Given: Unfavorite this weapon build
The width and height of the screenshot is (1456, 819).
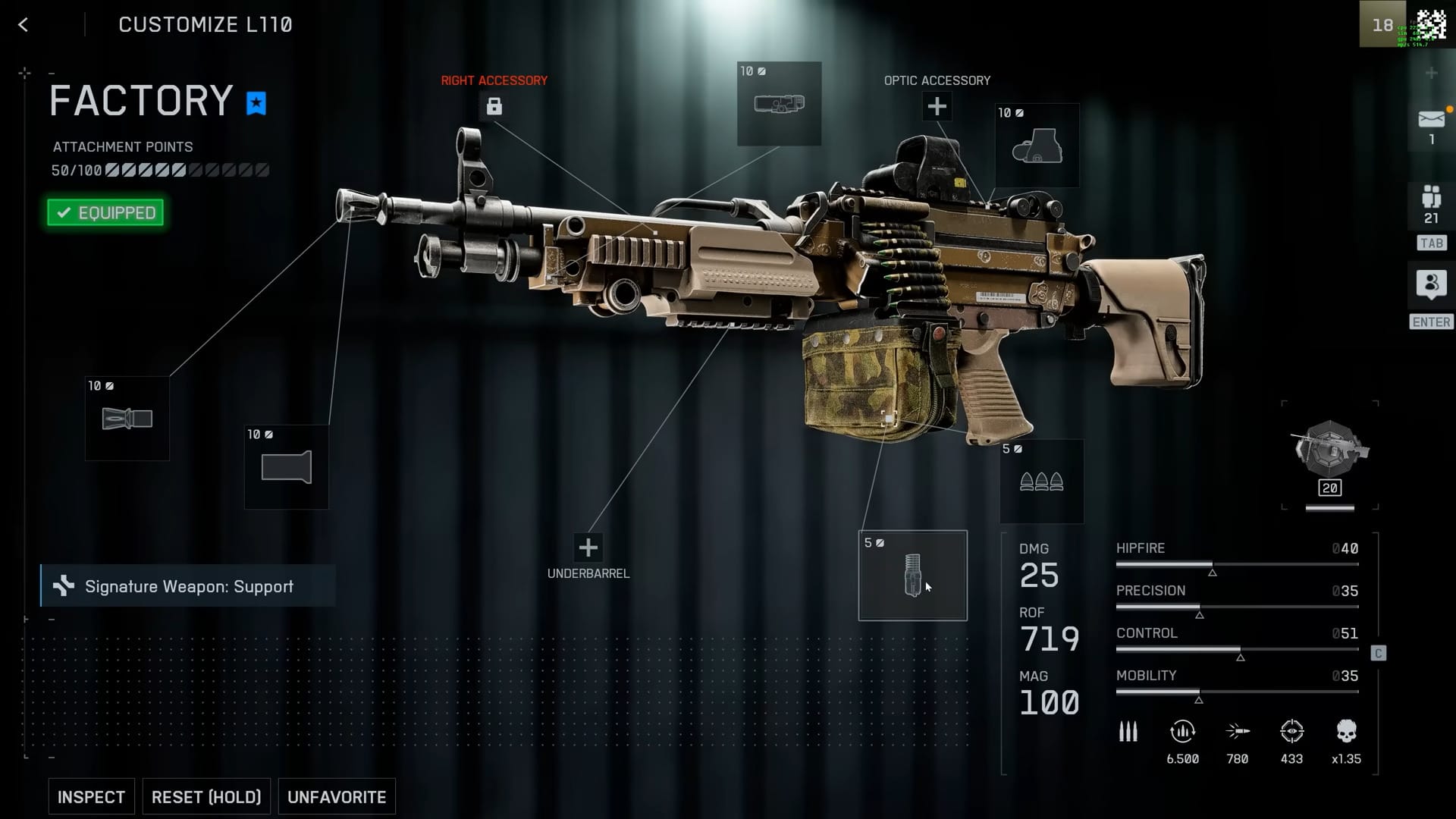Looking at the screenshot, I should click(x=337, y=797).
